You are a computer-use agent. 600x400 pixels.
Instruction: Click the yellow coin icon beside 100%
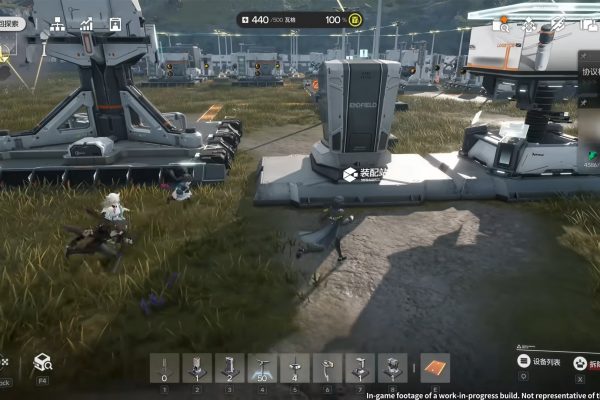tap(354, 19)
